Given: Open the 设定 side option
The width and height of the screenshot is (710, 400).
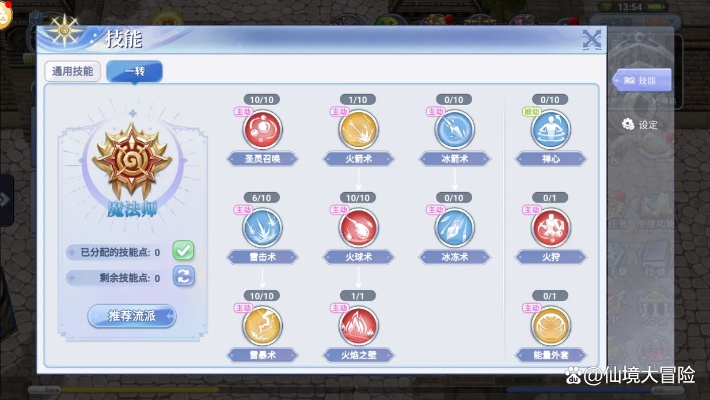Looking at the screenshot, I should tap(640, 124).
